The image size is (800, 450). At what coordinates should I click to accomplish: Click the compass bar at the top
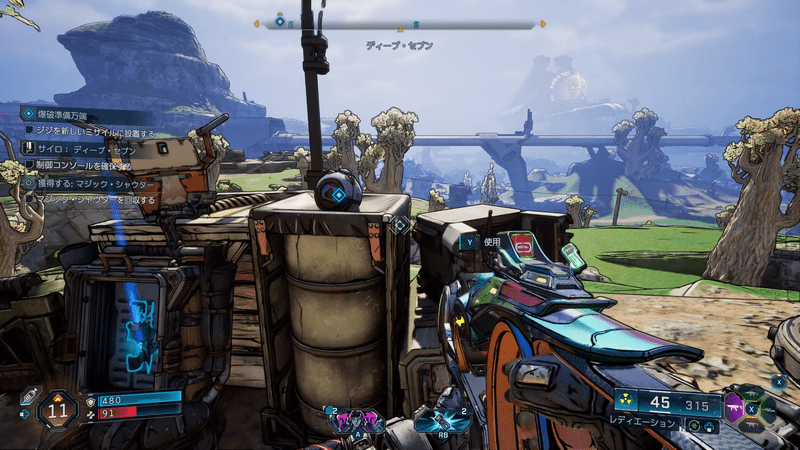(400, 24)
